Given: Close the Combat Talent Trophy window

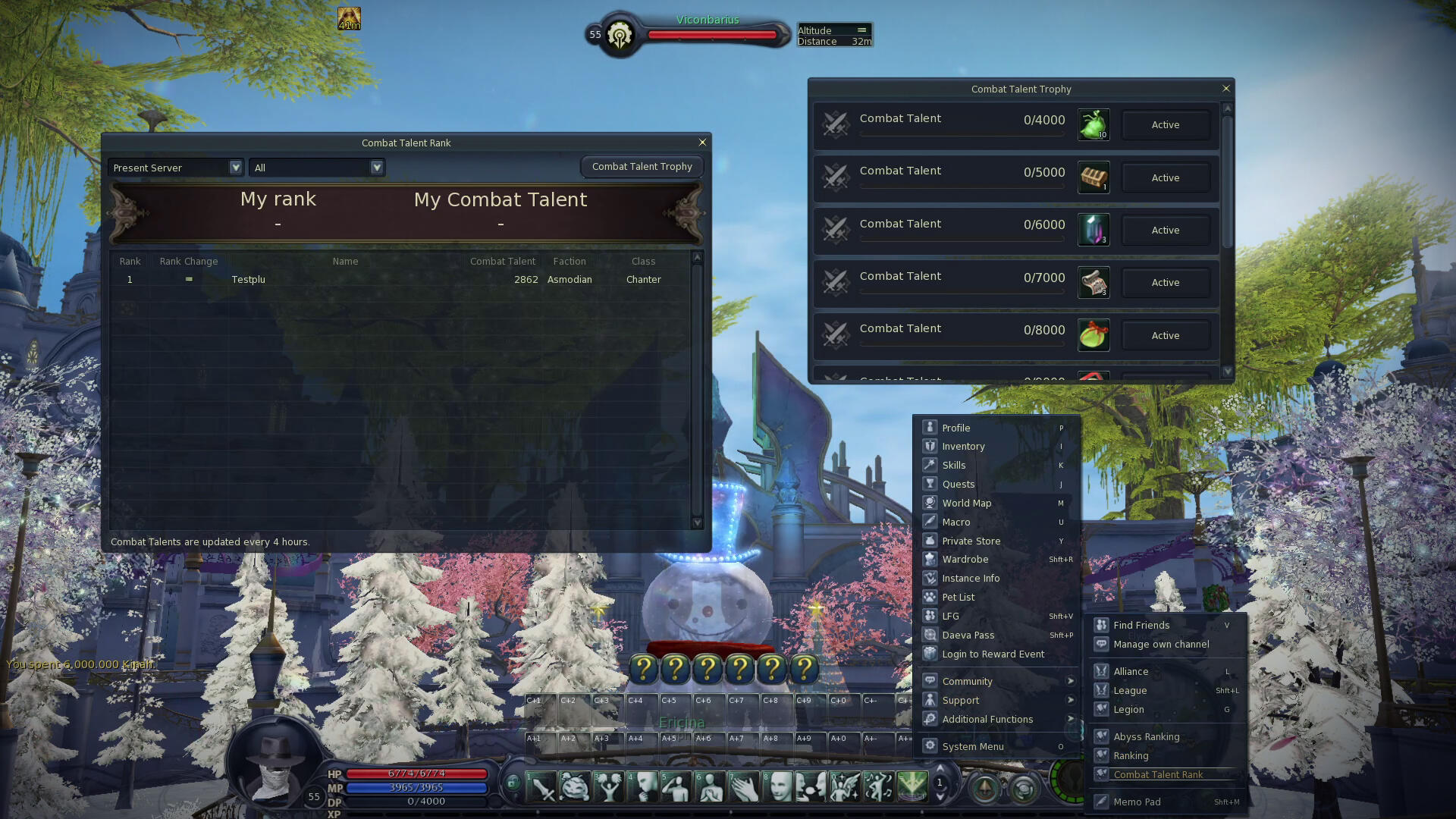Looking at the screenshot, I should tap(1226, 89).
